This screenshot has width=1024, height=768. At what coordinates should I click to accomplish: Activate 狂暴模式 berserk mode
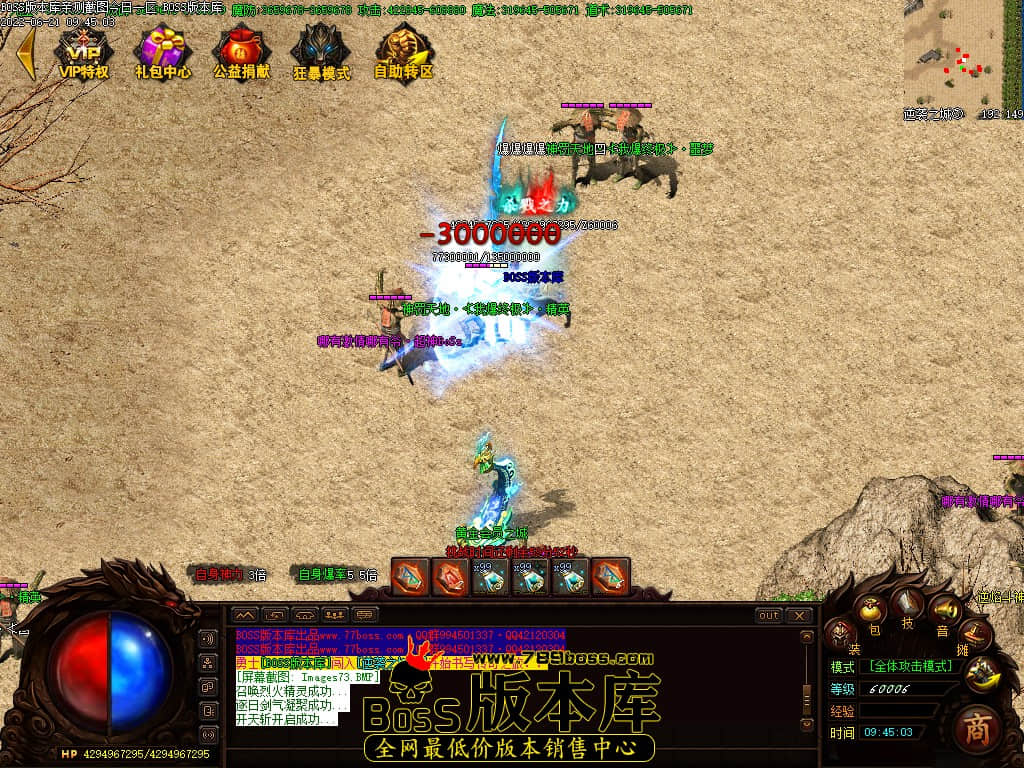(321, 54)
